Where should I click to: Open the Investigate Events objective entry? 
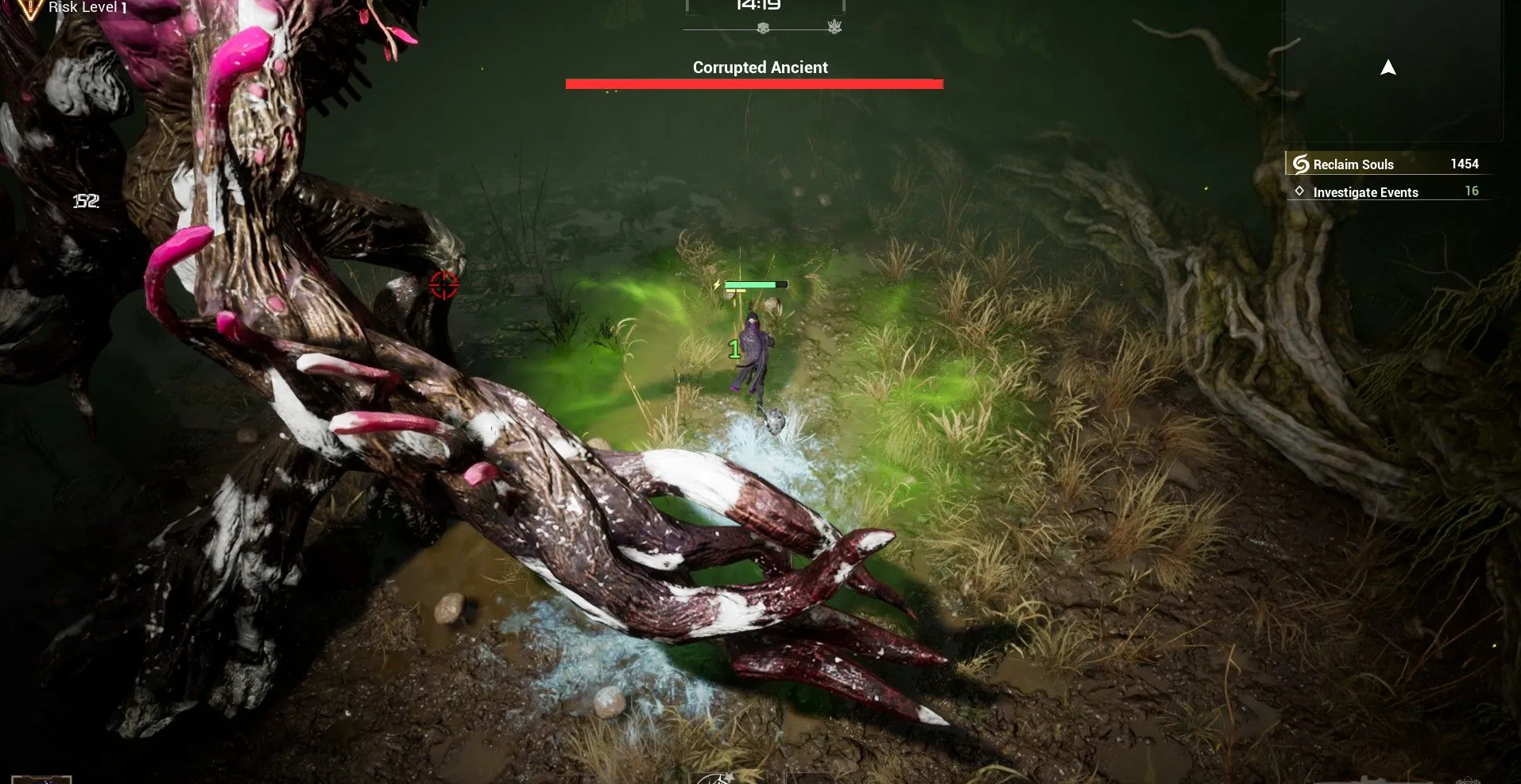tap(1364, 192)
